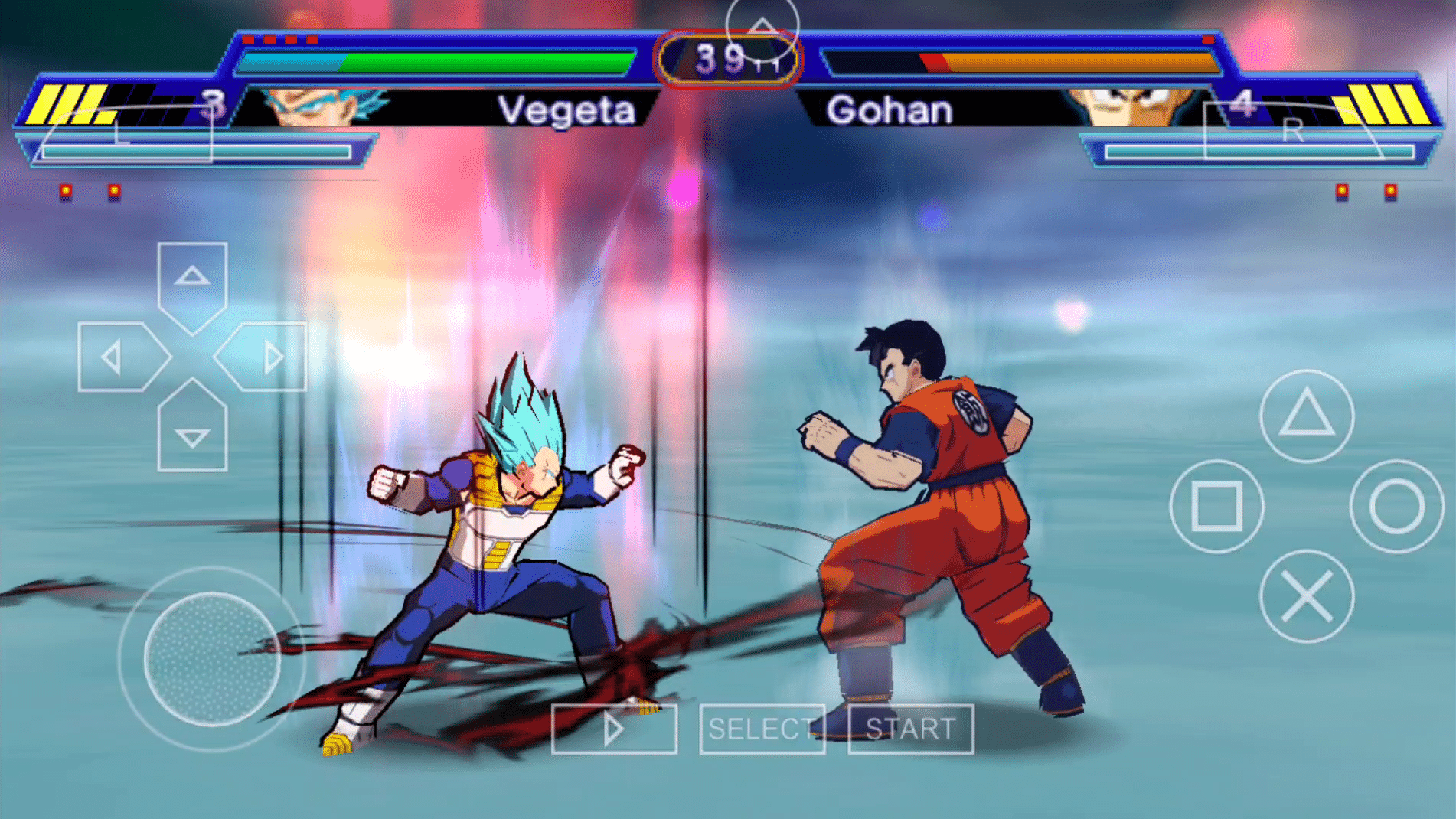Tap the D-pad right arrow
Screen dimensions: 1456x819
269,357
